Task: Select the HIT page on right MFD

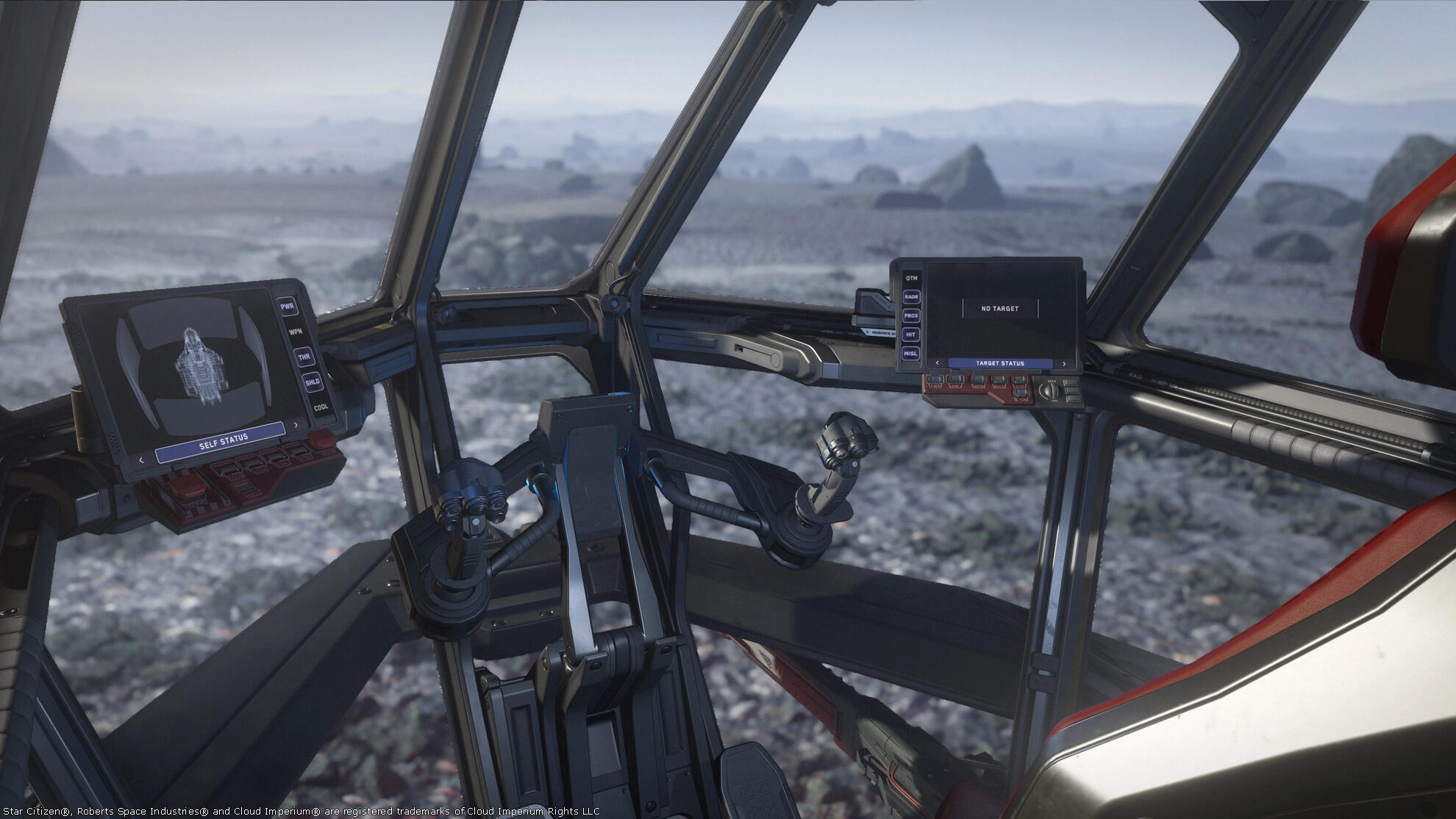Action: point(911,335)
